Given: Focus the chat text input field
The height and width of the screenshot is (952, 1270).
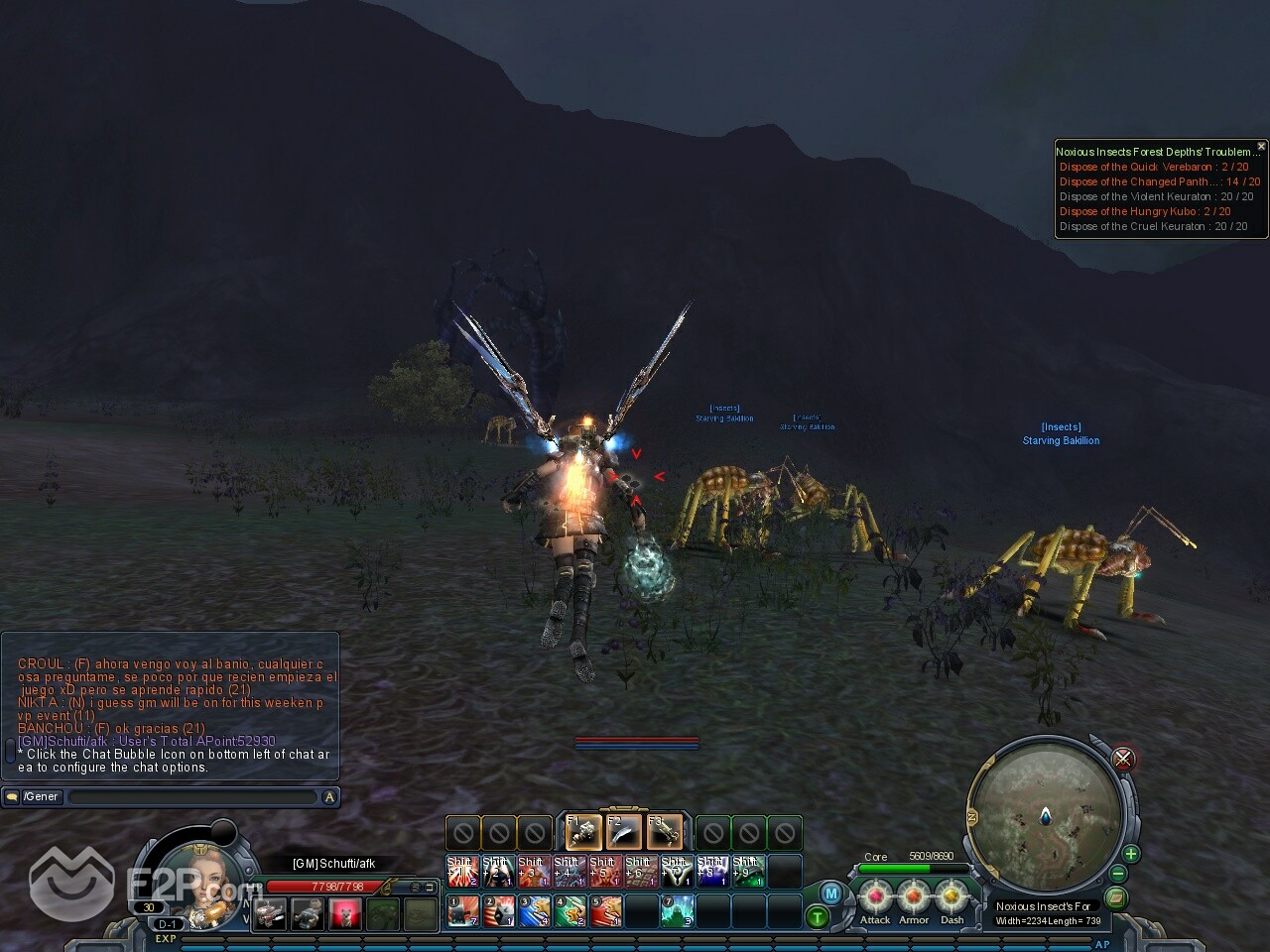Looking at the screenshot, I should [x=193, y=796].
